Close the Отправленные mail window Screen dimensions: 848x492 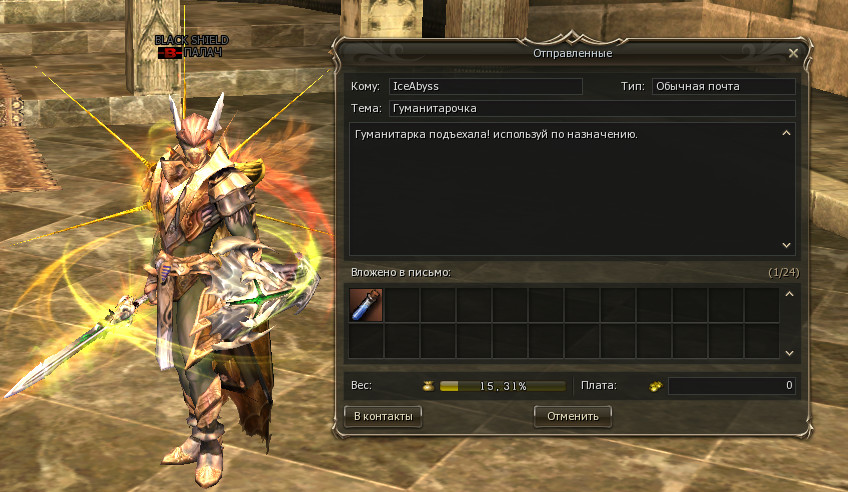(793, 53)
